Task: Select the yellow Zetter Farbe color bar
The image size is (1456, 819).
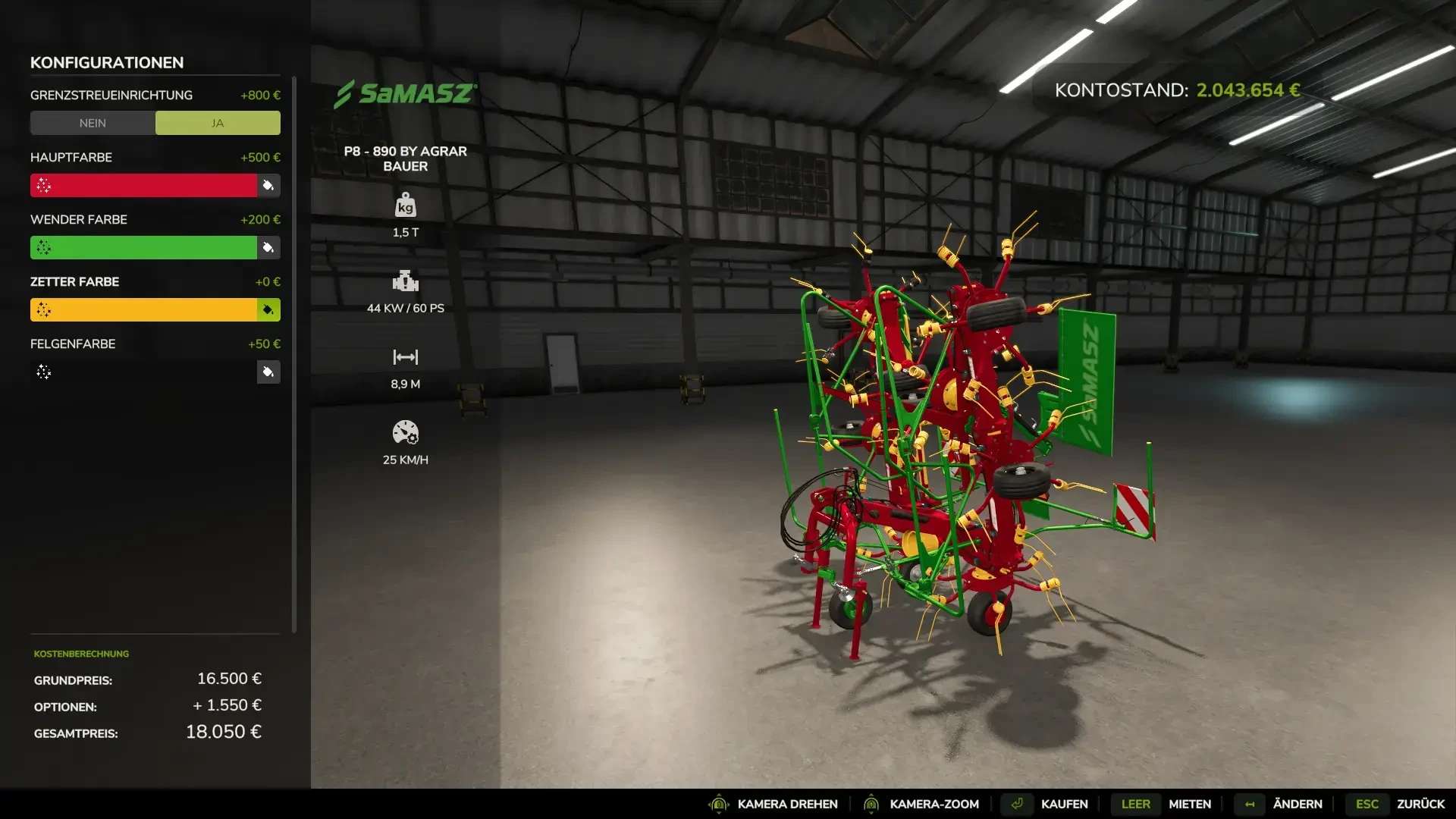Action: pos(144,310)
